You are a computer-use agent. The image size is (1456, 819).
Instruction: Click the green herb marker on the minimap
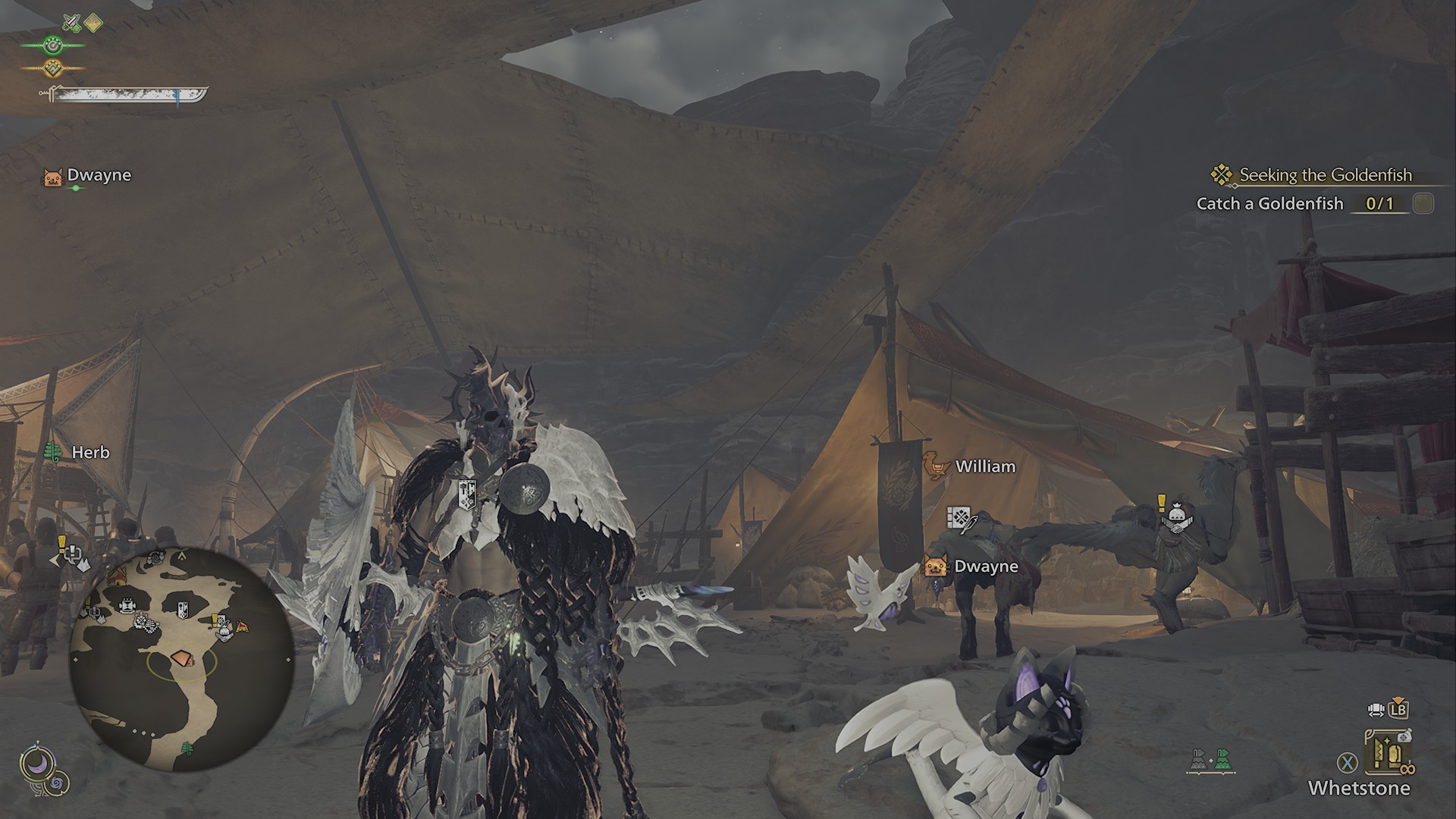187,749
